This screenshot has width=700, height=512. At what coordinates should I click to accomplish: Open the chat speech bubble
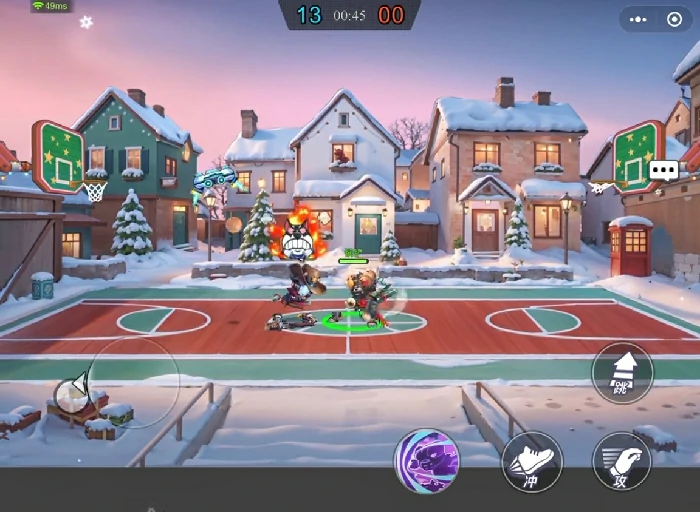(663, 170)
